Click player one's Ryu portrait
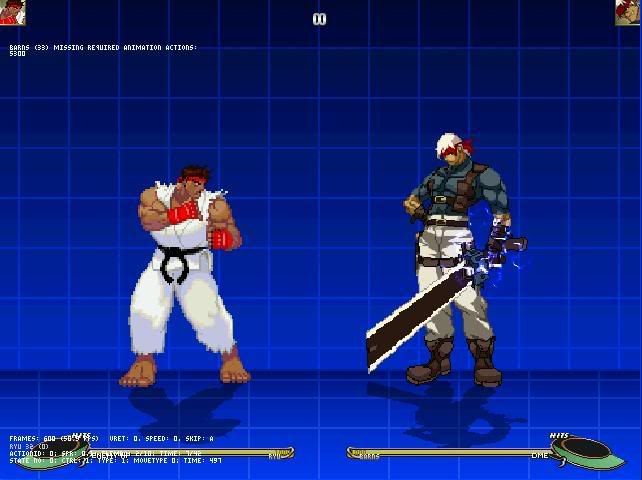642x480 pixels. [x=12, y=12]
